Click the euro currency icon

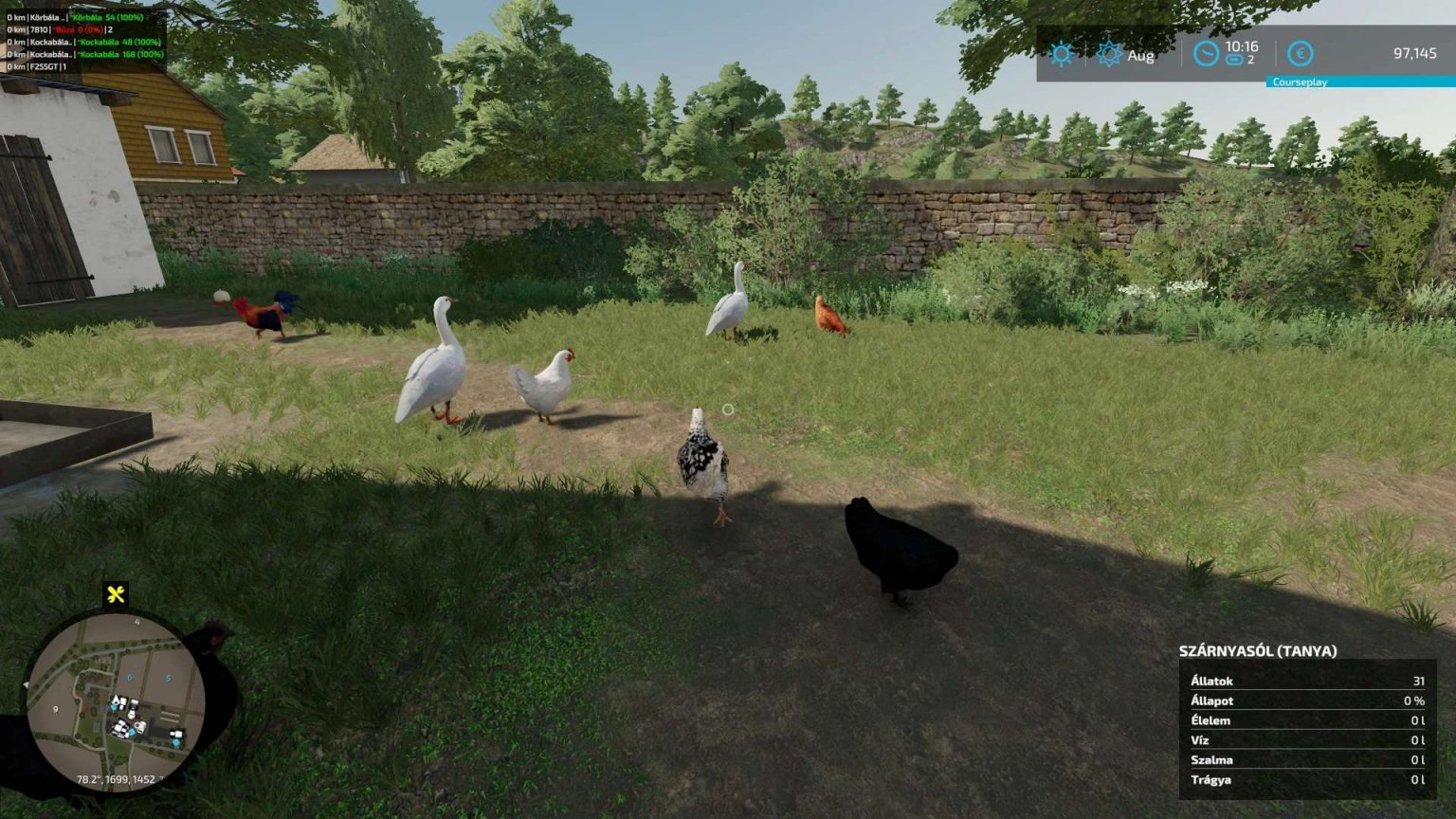click(1301, 54)
